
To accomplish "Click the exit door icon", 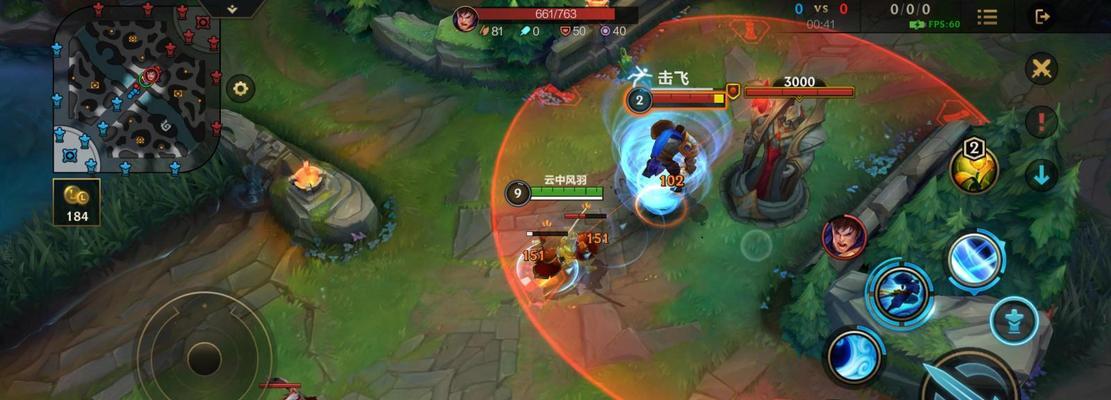I will [x=1042, y=16].
